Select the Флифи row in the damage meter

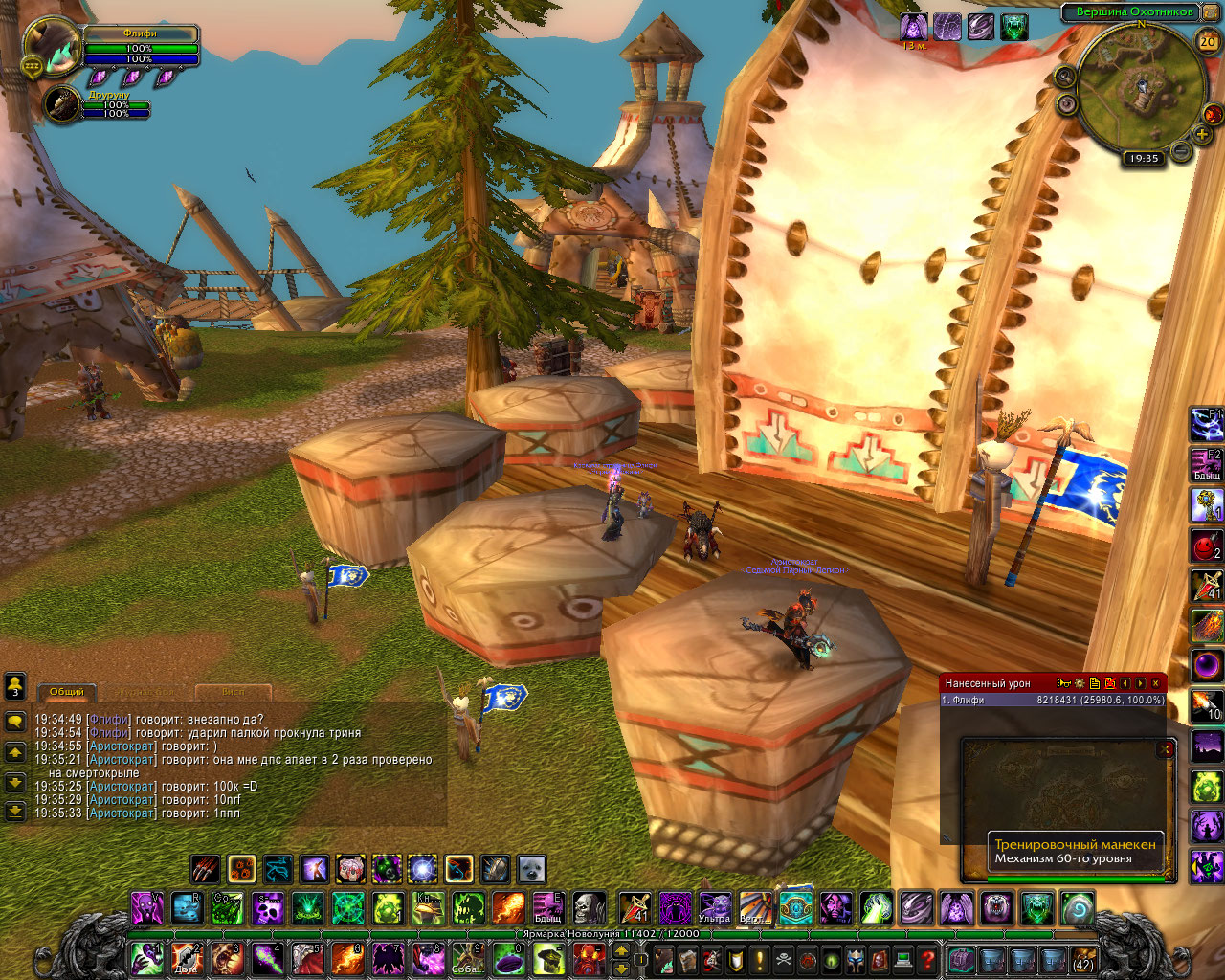[1053, 700]
